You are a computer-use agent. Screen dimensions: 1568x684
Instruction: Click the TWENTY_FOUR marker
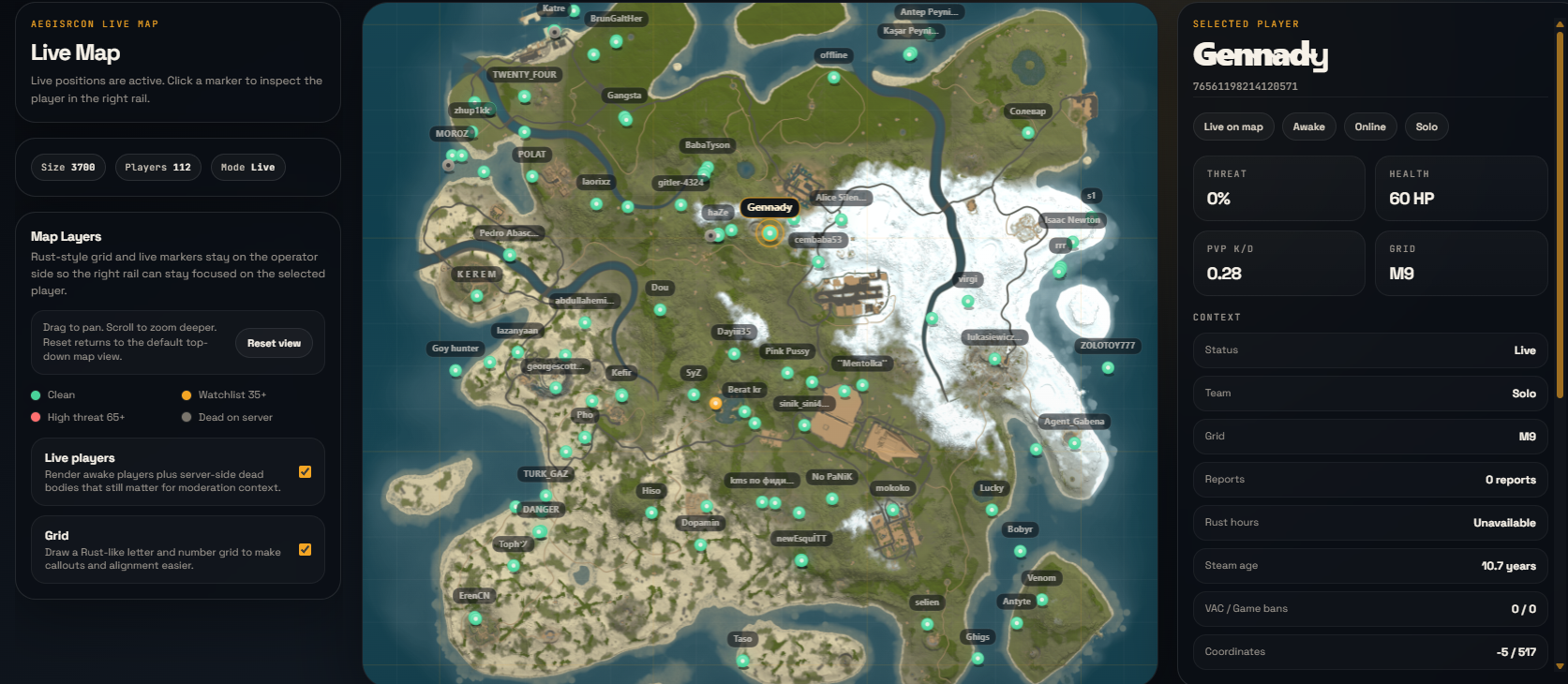523,74
